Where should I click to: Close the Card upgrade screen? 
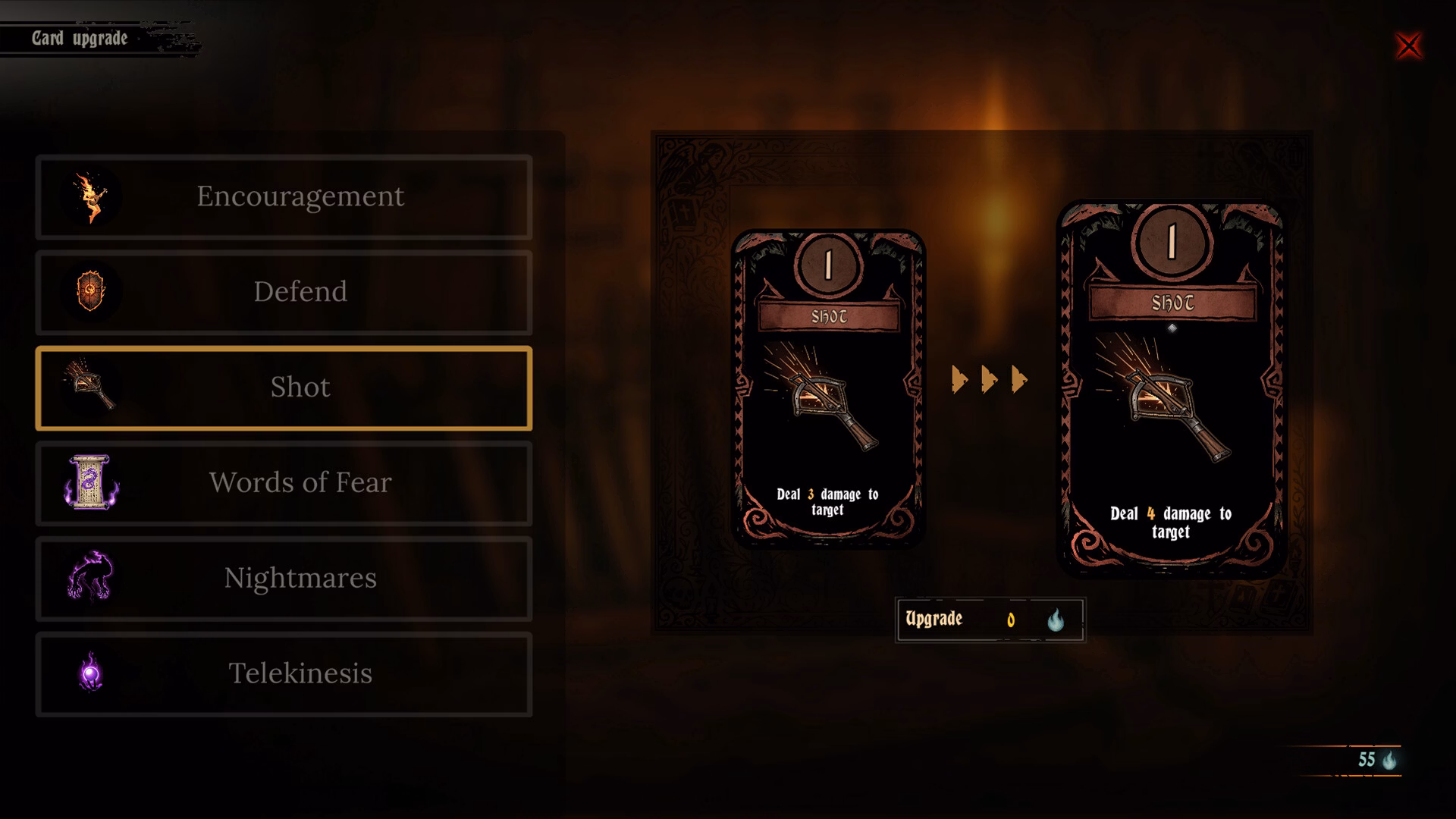pyautogui.click(x=1408, y=46)
